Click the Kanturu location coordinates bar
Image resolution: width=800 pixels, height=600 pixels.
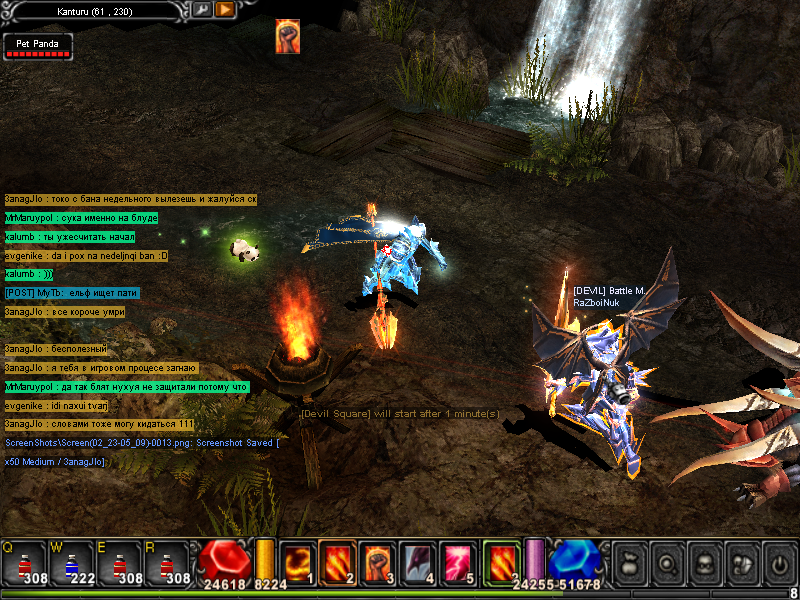[95, 9]
